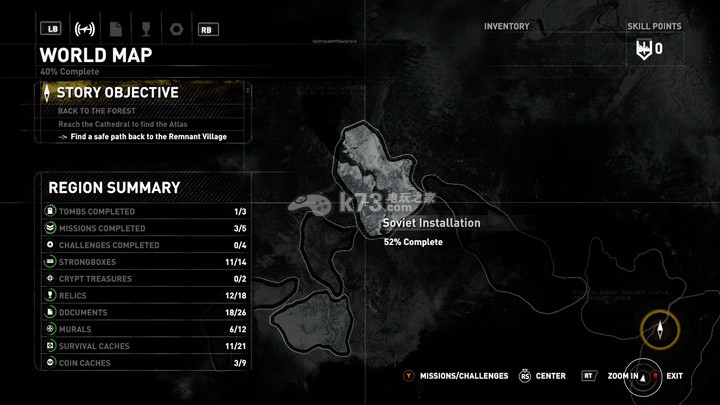This screenshot has height=405, width=720.
Task: Select the Challenges Completed summary row
Action: point(145,245)
